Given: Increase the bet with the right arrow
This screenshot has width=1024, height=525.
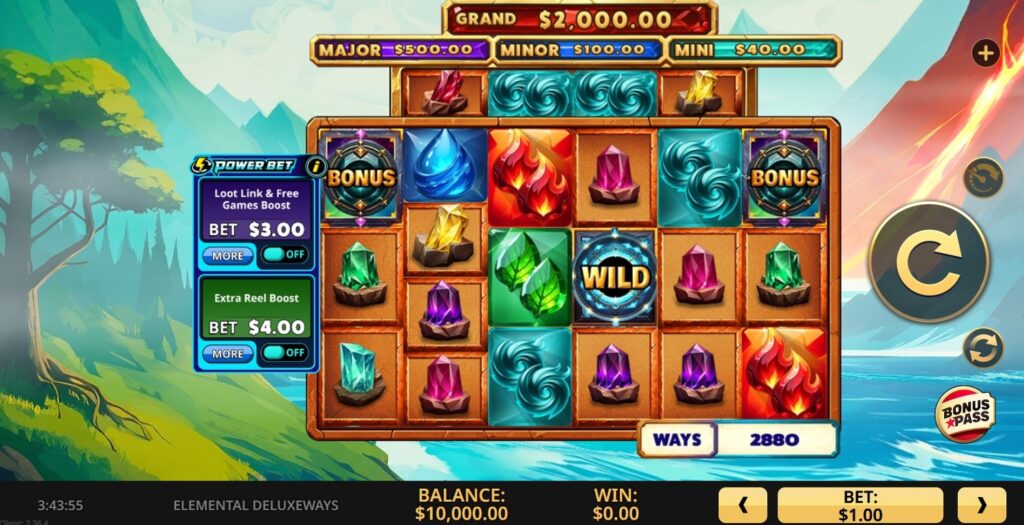Looking at the screenshot, I should tap(981, 505).
